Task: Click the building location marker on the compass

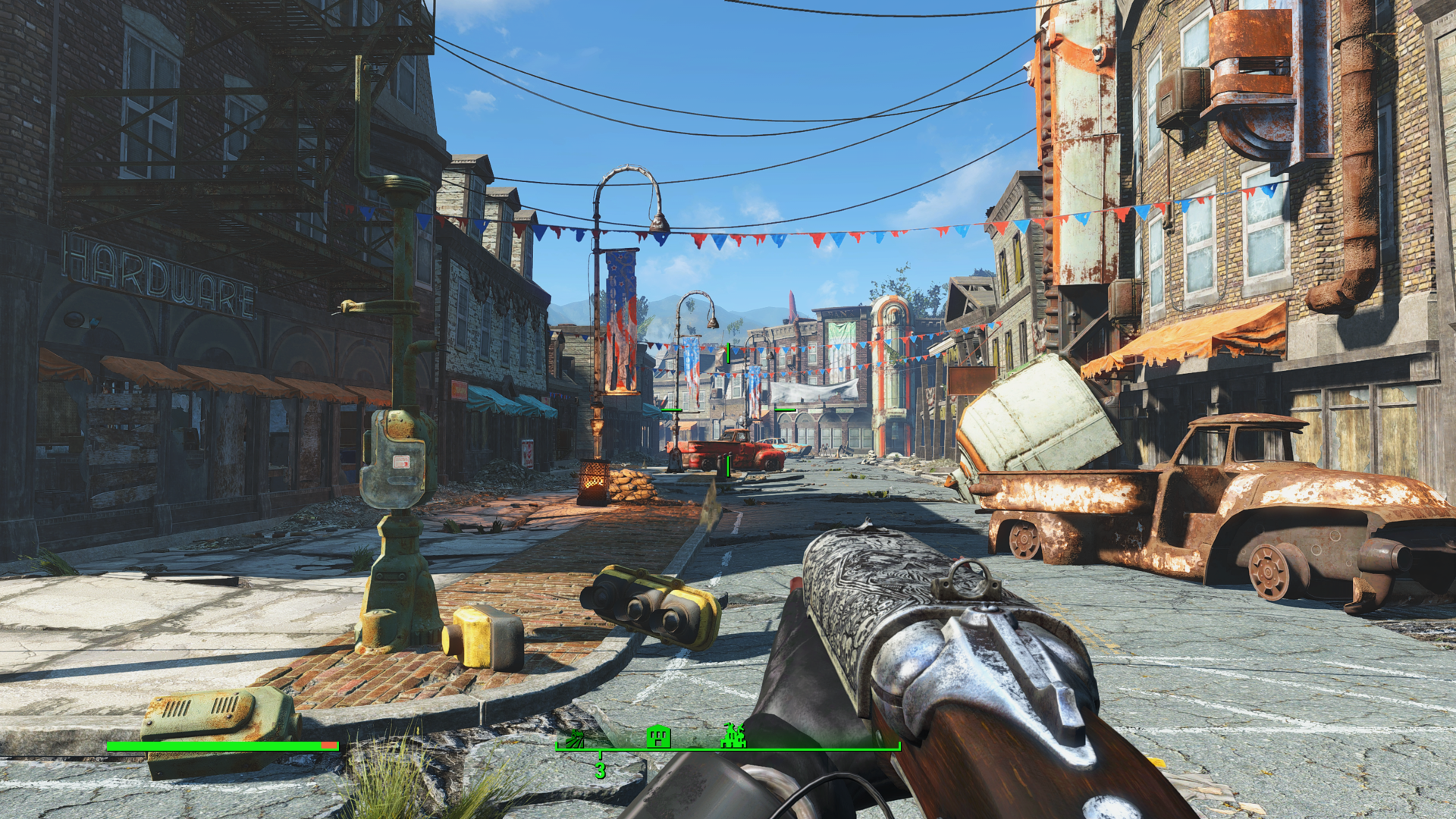Action: point(658,736)
